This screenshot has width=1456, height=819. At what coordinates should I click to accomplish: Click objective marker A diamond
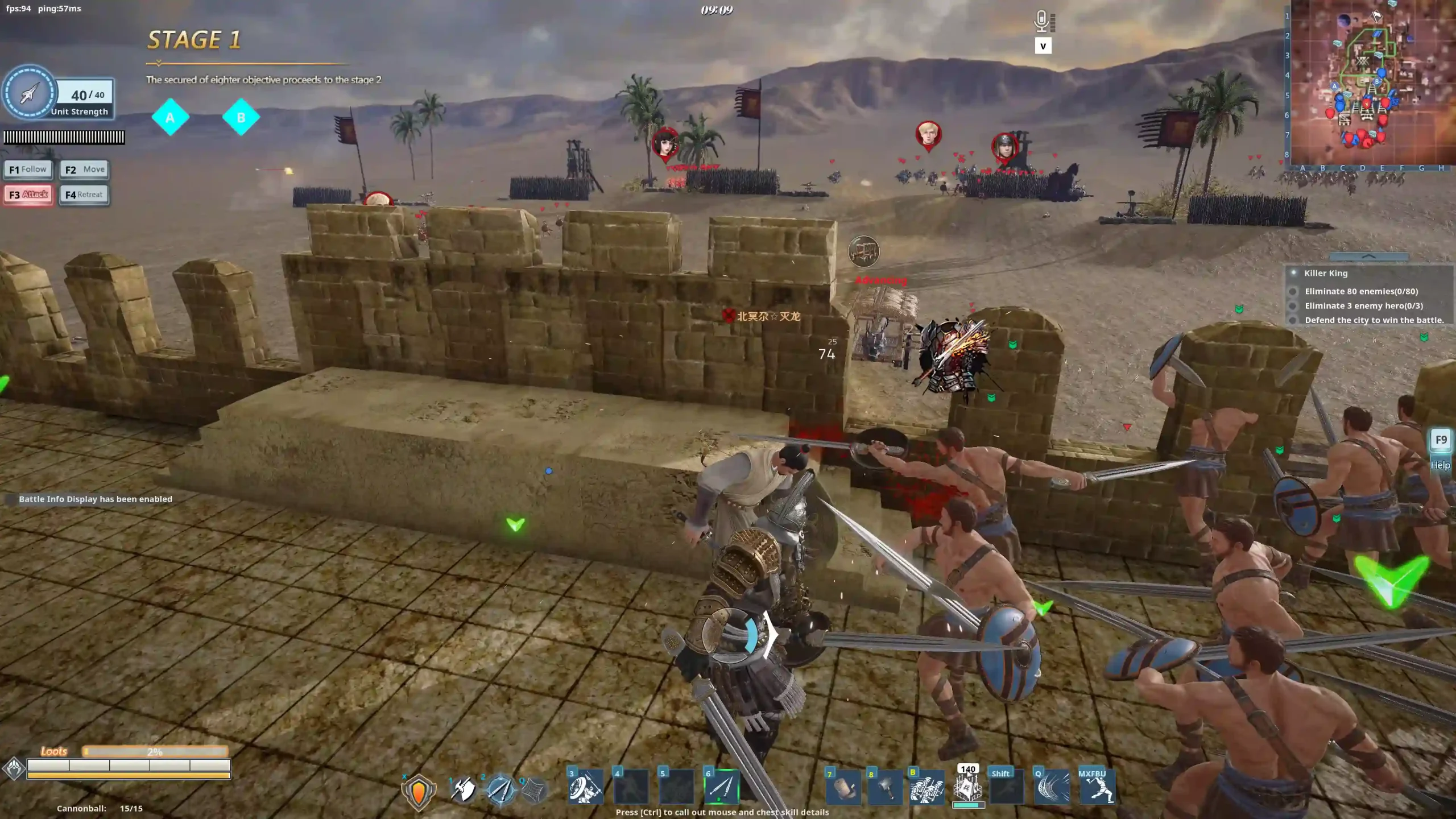(x=170, y=118)
